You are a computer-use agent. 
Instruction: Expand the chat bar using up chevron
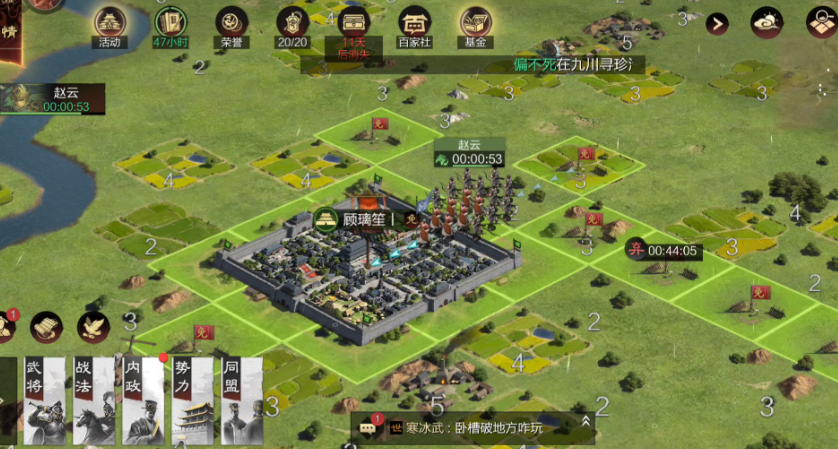click(585, 427)
